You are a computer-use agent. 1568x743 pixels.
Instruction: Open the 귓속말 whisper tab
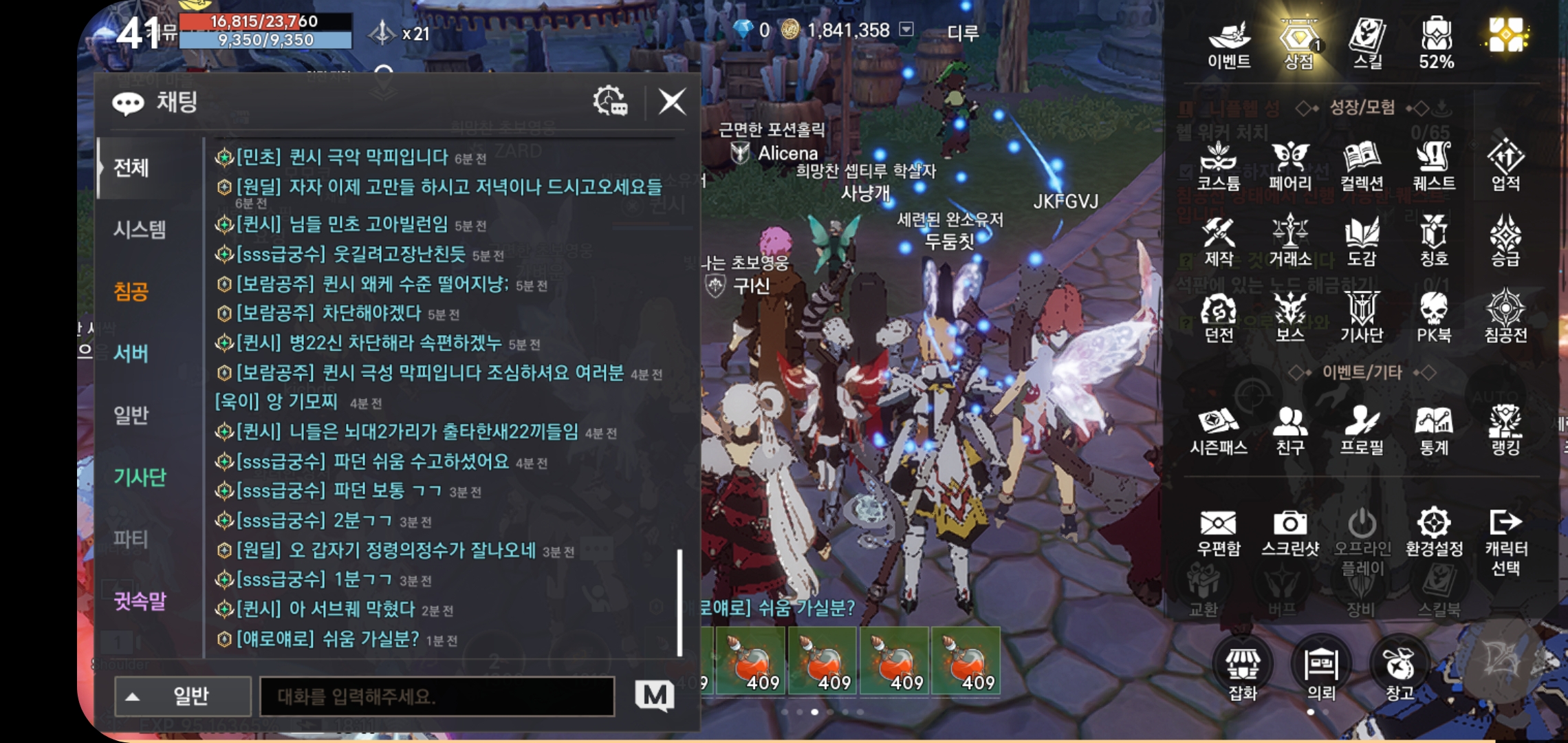[140, 601]
